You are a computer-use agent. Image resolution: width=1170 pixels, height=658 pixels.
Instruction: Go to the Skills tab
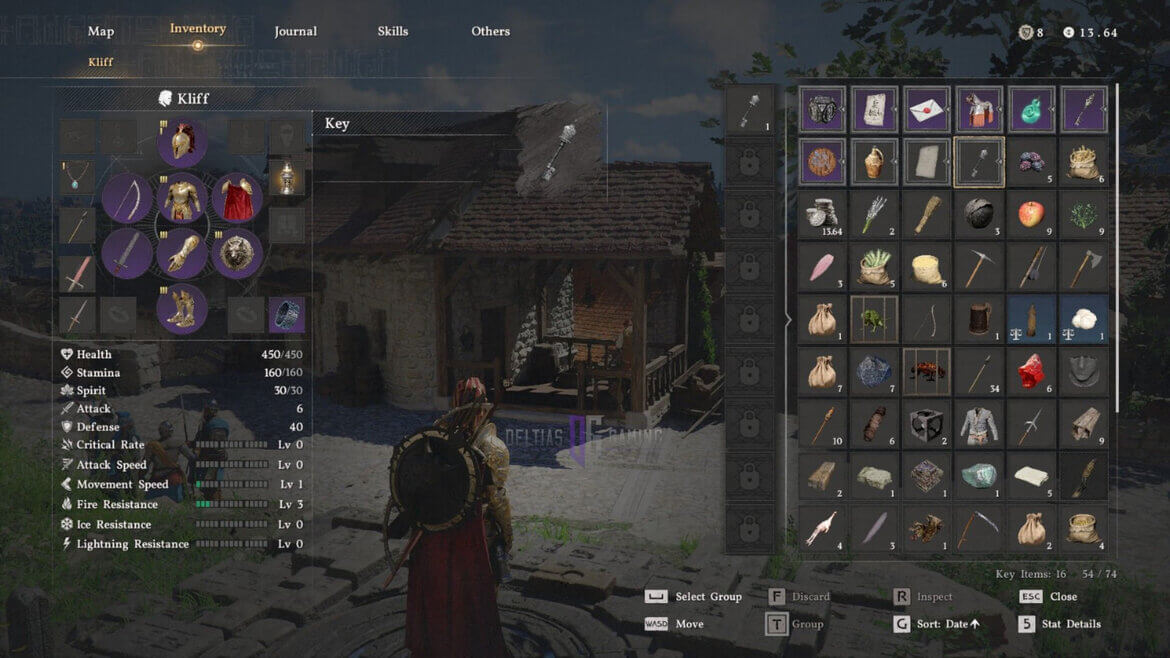pyautogui.click(x=393, y=31)
